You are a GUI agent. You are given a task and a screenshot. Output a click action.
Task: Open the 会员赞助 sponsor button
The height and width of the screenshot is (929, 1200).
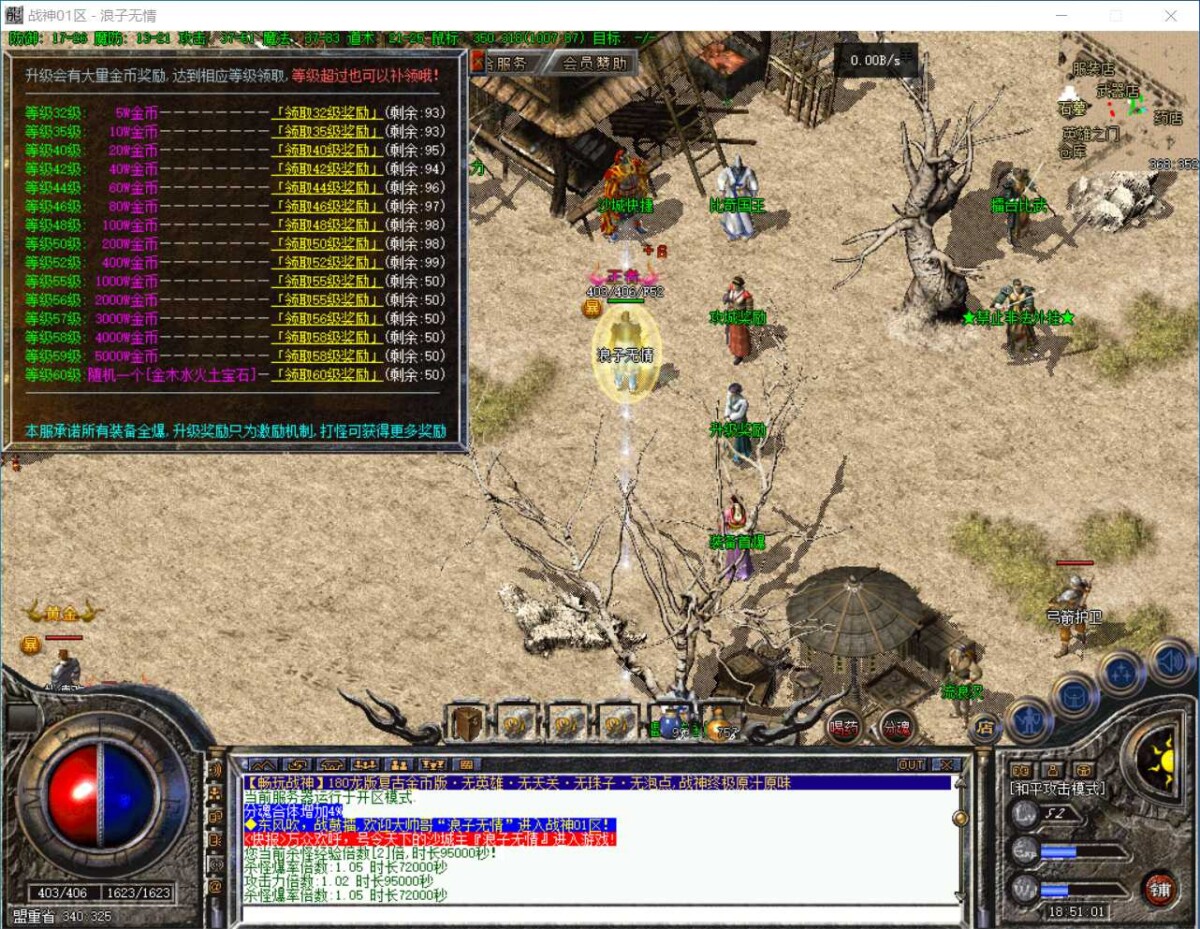[x=595, y=63]
